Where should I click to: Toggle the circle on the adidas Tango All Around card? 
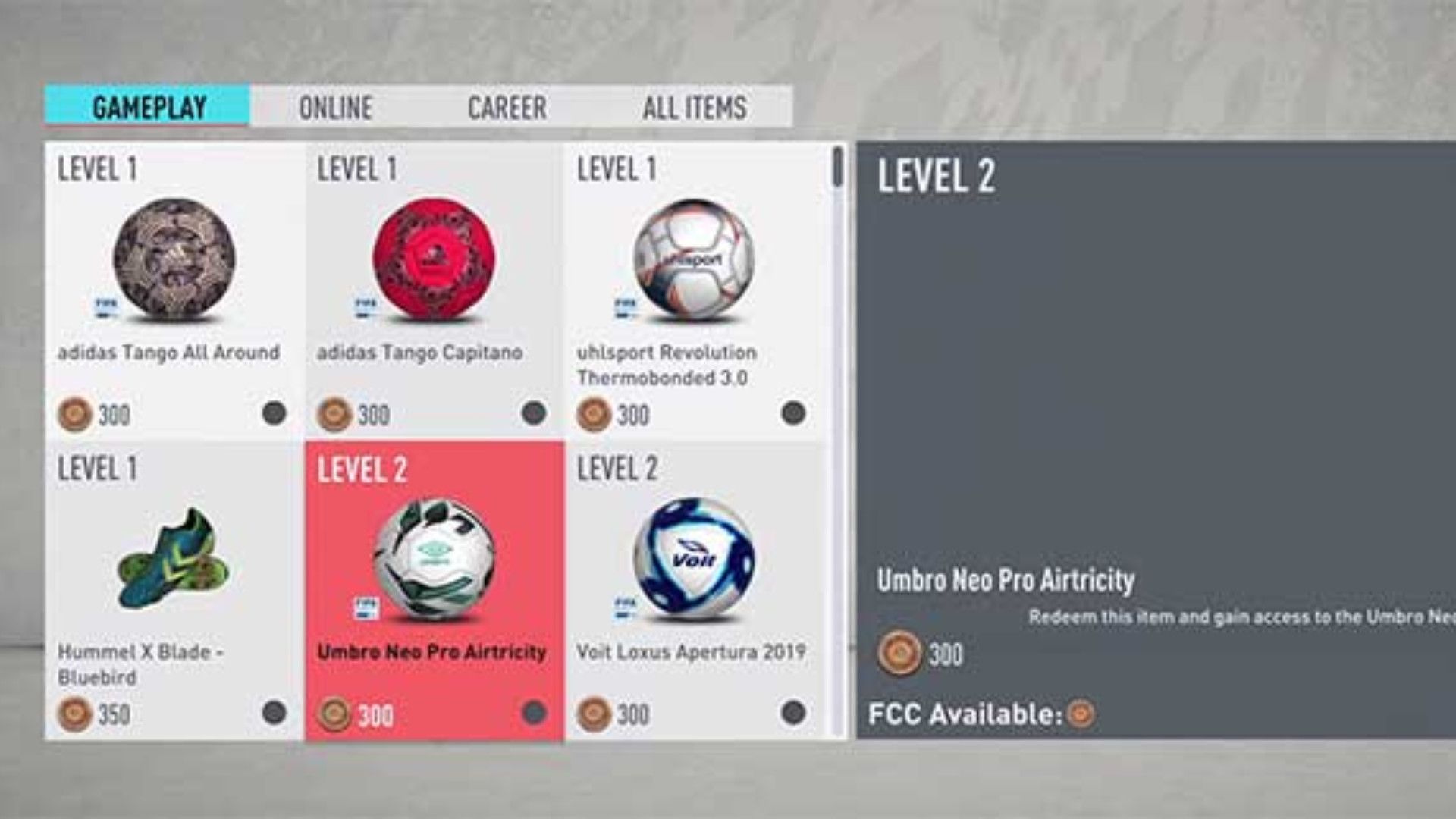point(273,413)
